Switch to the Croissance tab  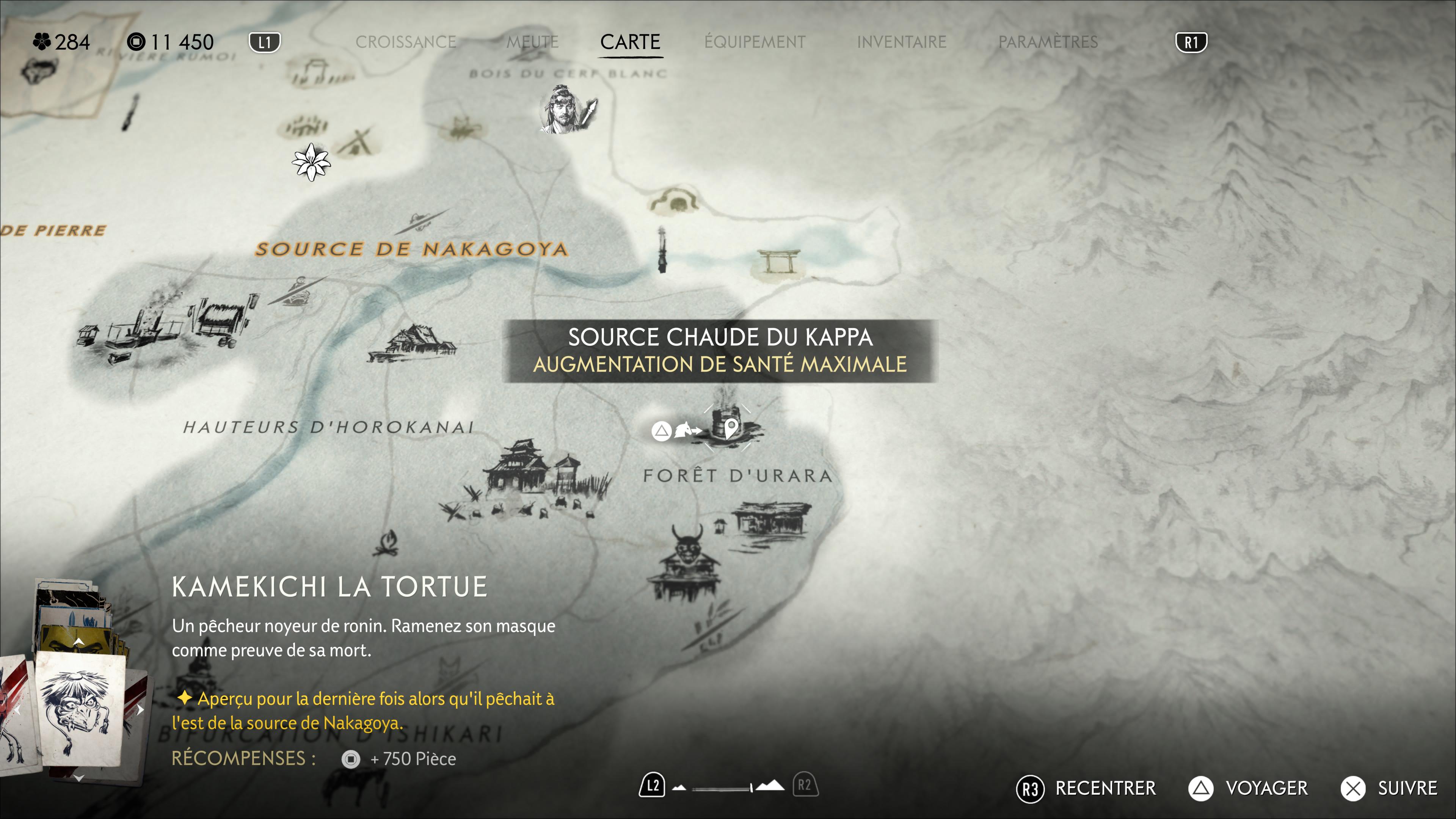click(x=405, y=42)
